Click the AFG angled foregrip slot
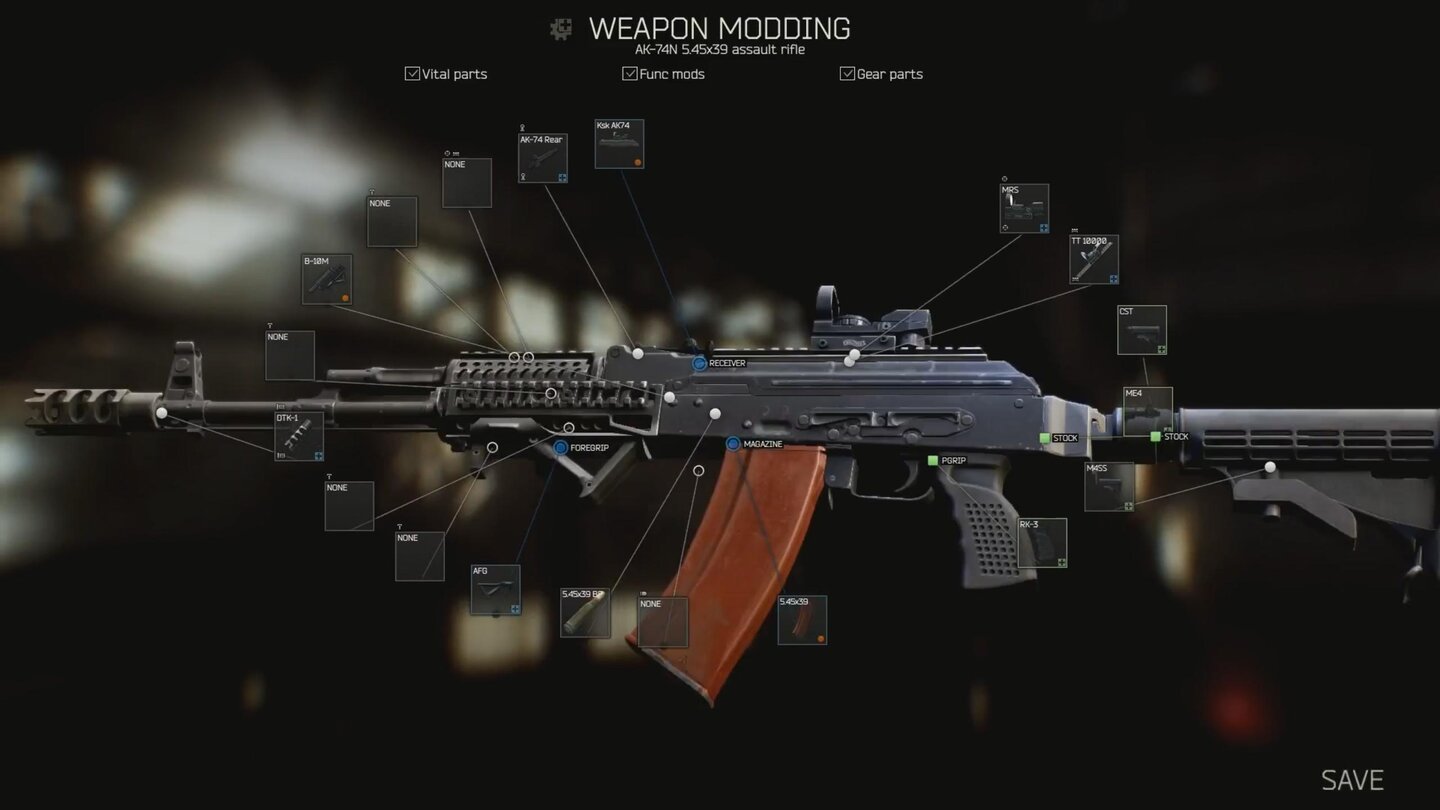 494,588
